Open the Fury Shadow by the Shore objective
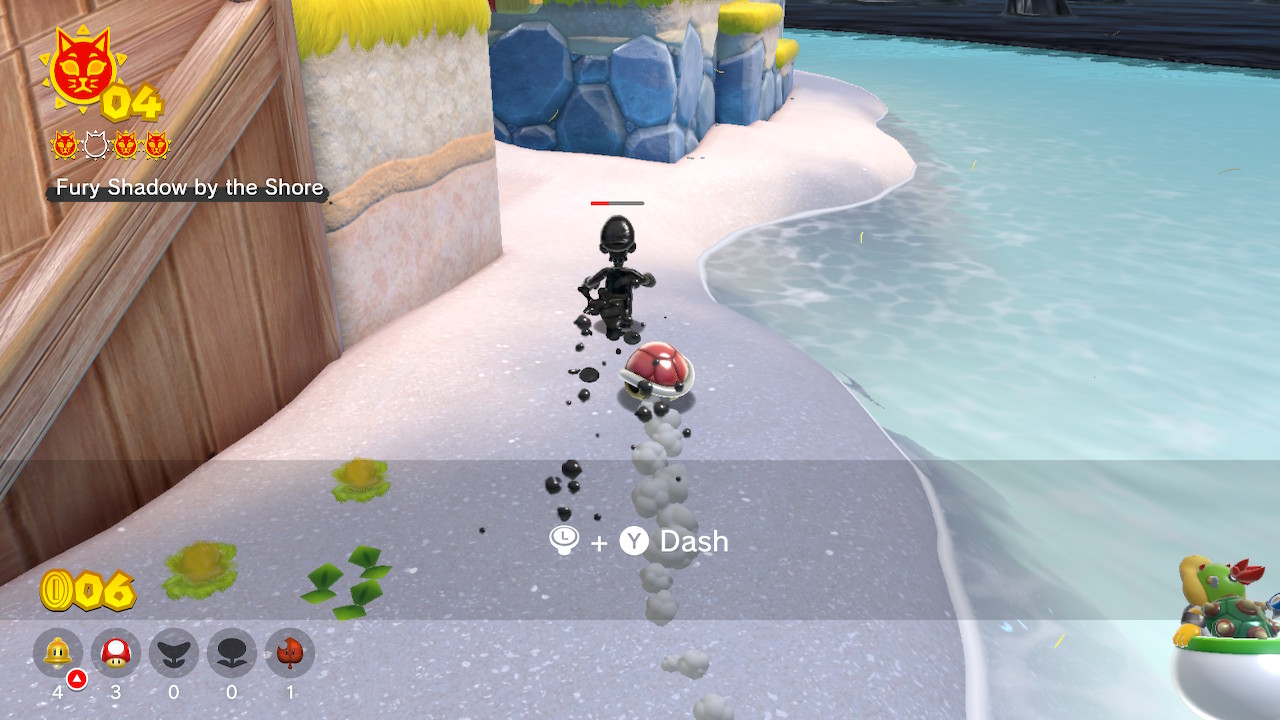1280x720 pixels. pyautogui.click(x=189, y=188)
